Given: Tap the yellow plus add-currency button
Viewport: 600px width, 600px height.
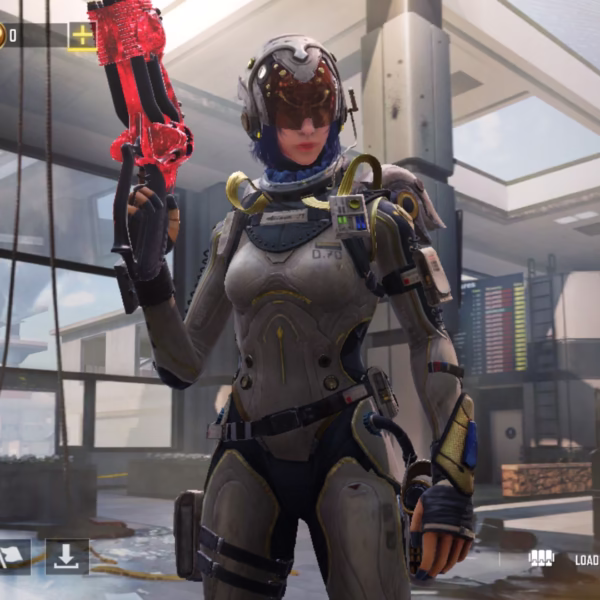Looking at the screenshot, I should [82, 36].
